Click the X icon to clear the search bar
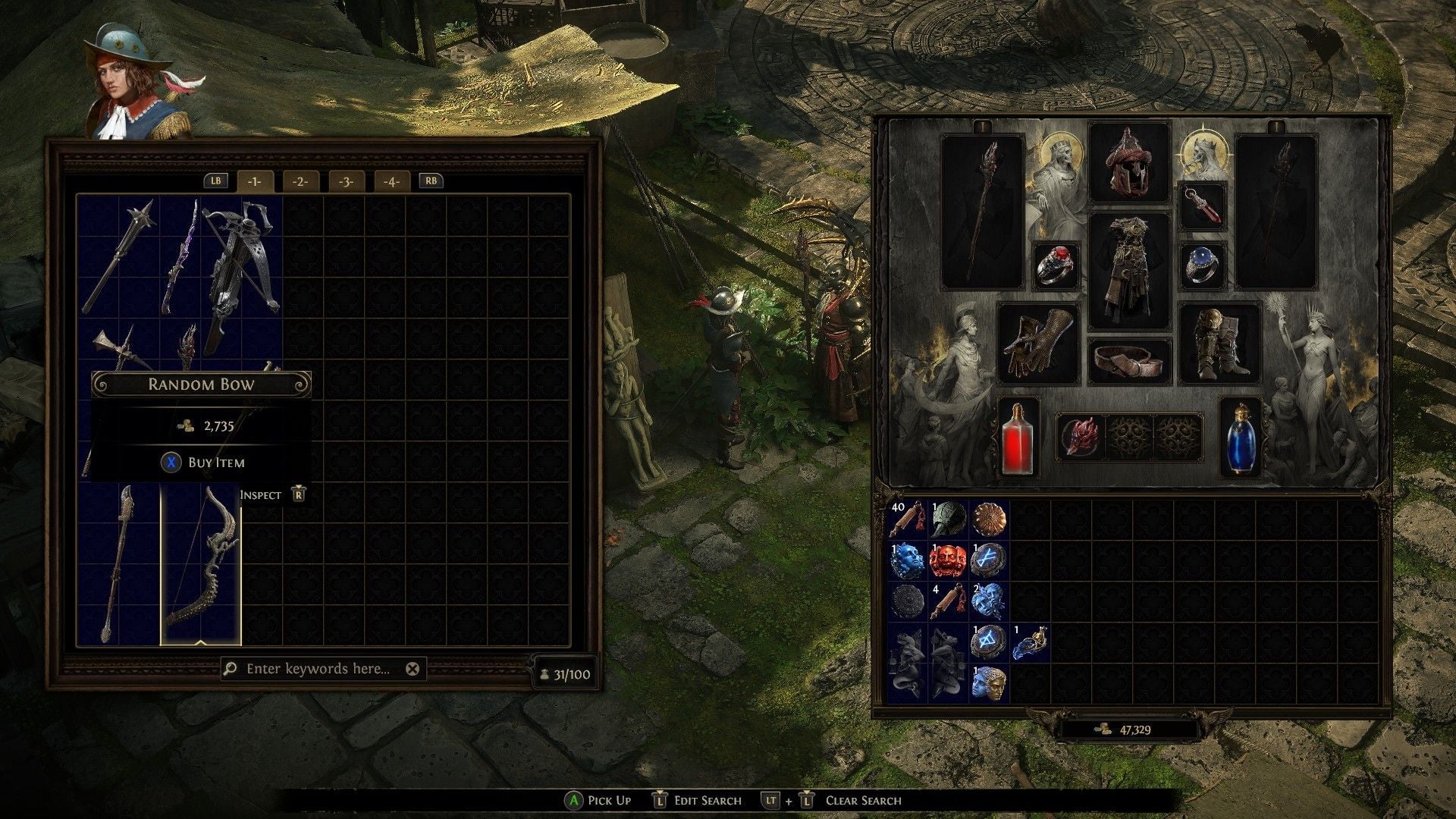 (412, 669)
